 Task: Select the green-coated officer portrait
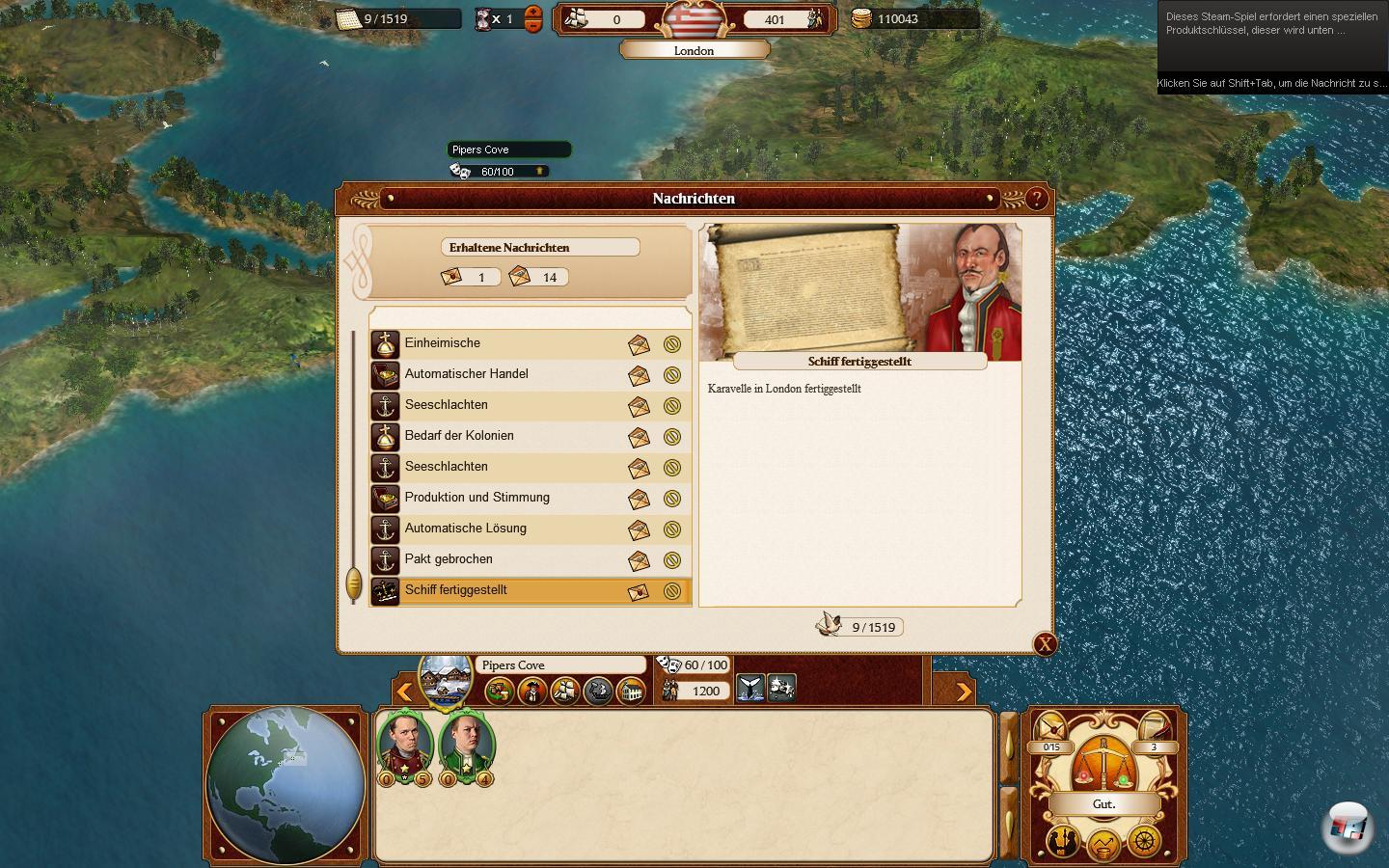[x=467, y=745]
